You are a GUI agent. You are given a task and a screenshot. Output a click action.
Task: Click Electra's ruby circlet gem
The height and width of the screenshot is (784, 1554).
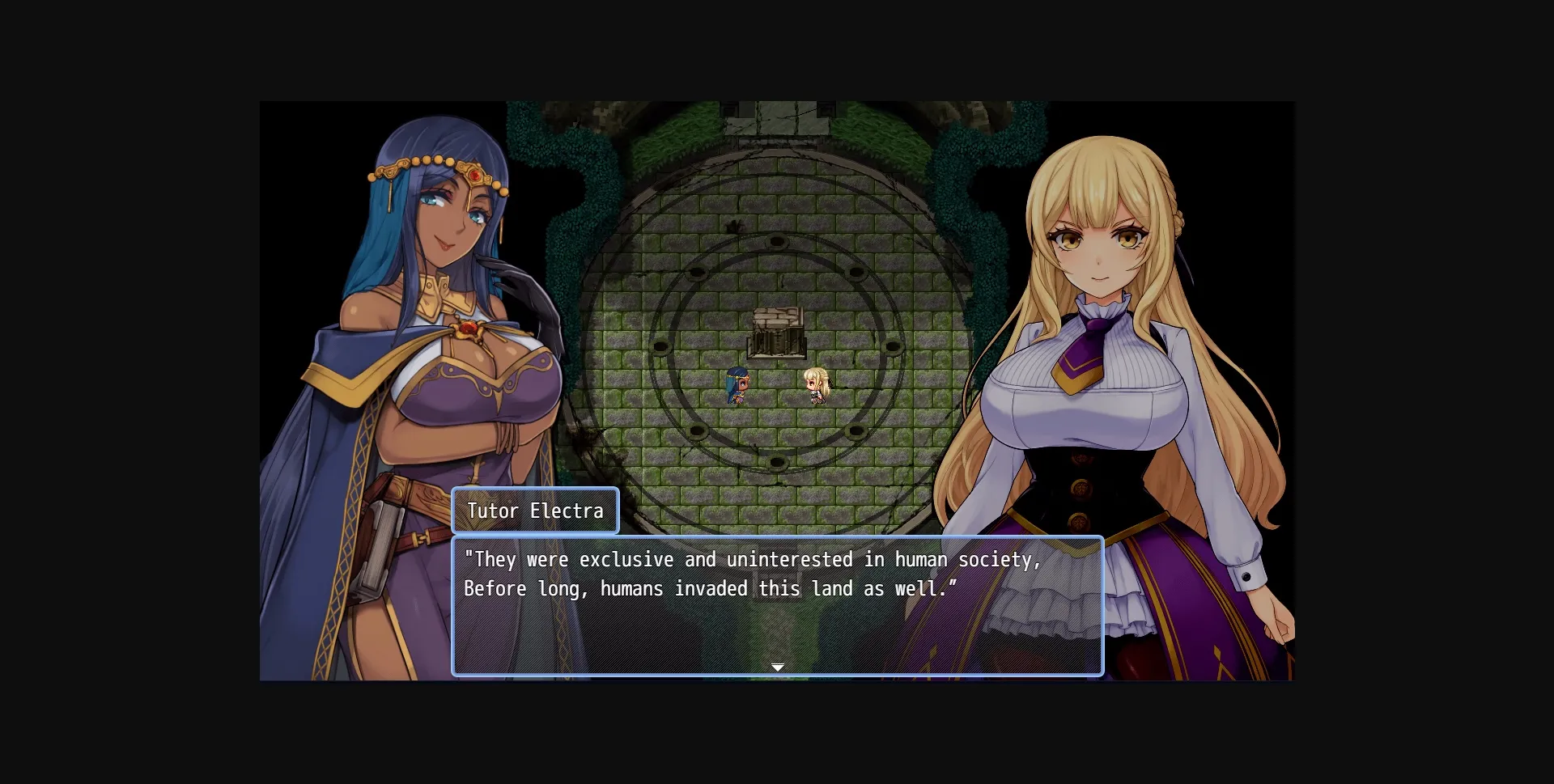tap(476, 175)
